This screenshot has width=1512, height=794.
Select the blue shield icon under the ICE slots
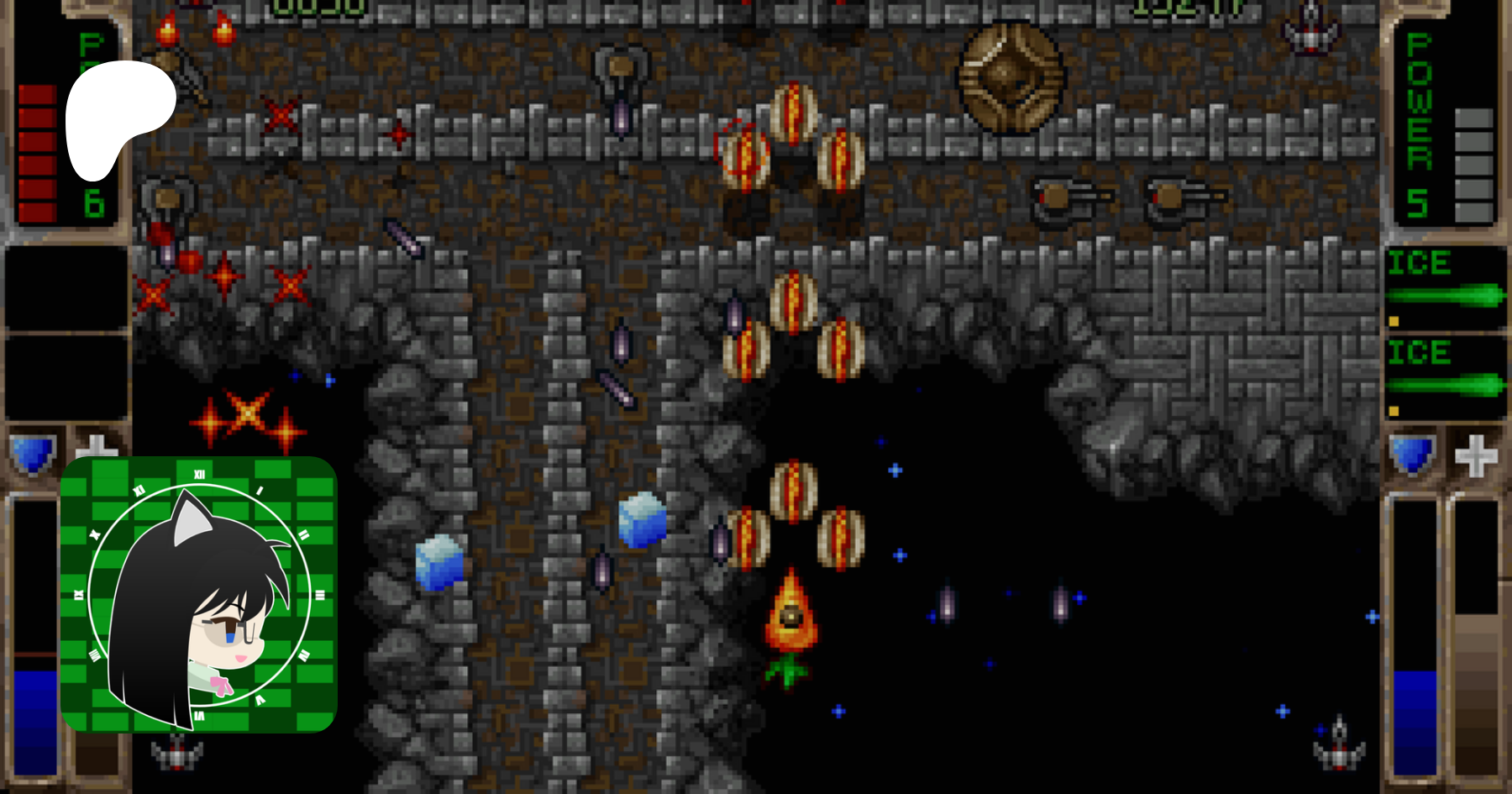tap(1412, 455)
